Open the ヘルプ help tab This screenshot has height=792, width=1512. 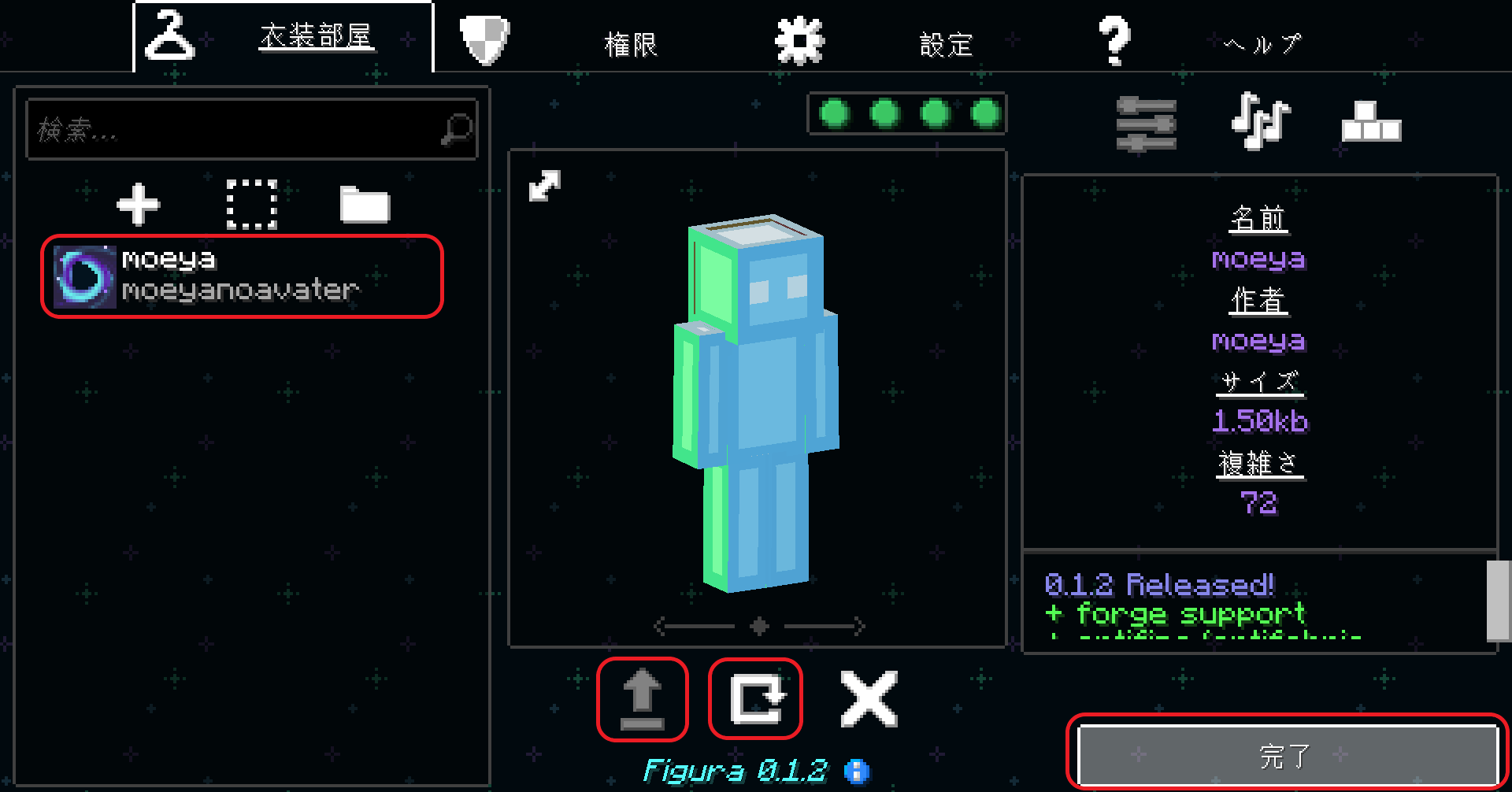[1260, 43]
